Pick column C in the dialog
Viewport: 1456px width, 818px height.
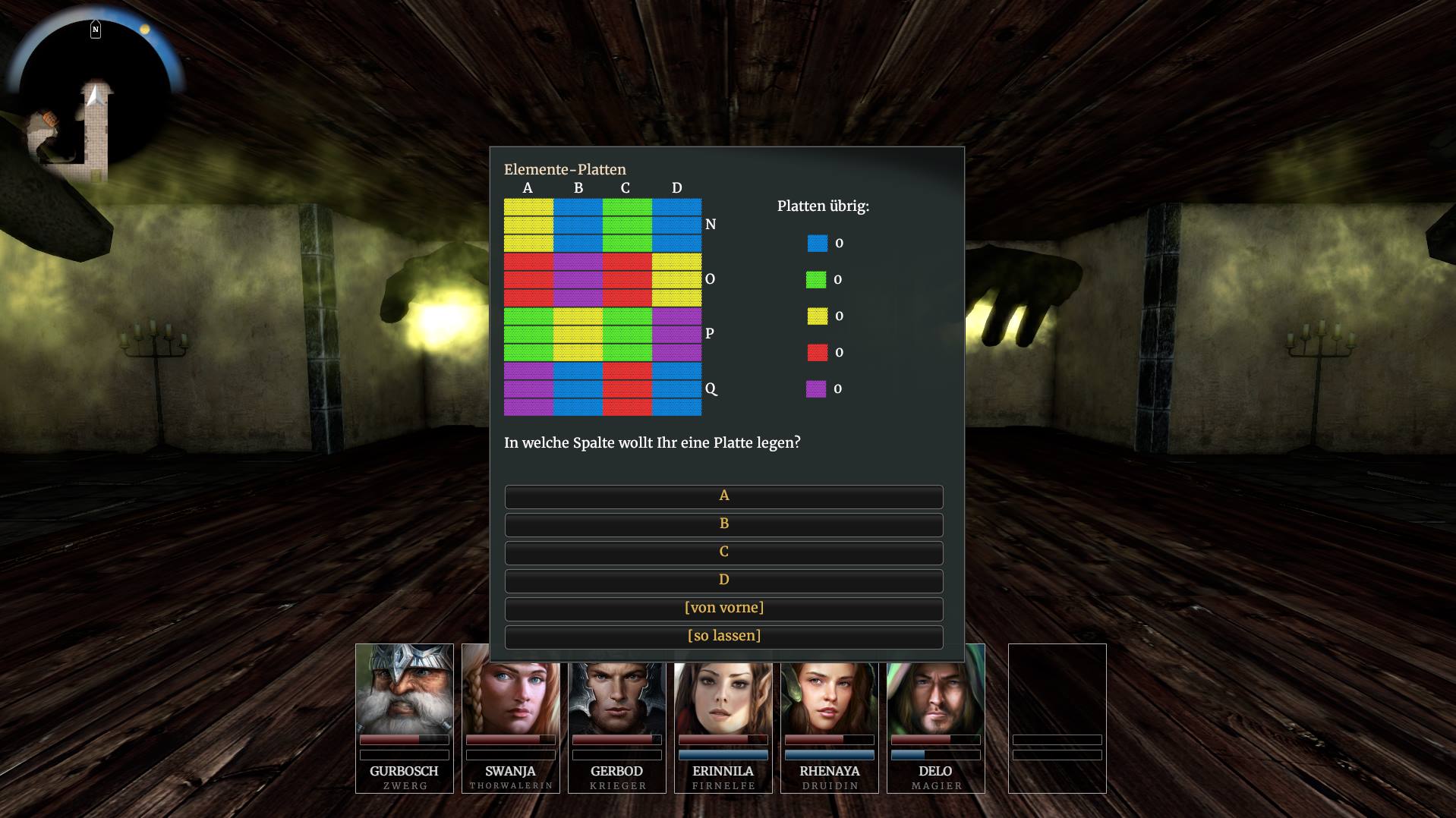pyautogui.click(x=723, y=552)
